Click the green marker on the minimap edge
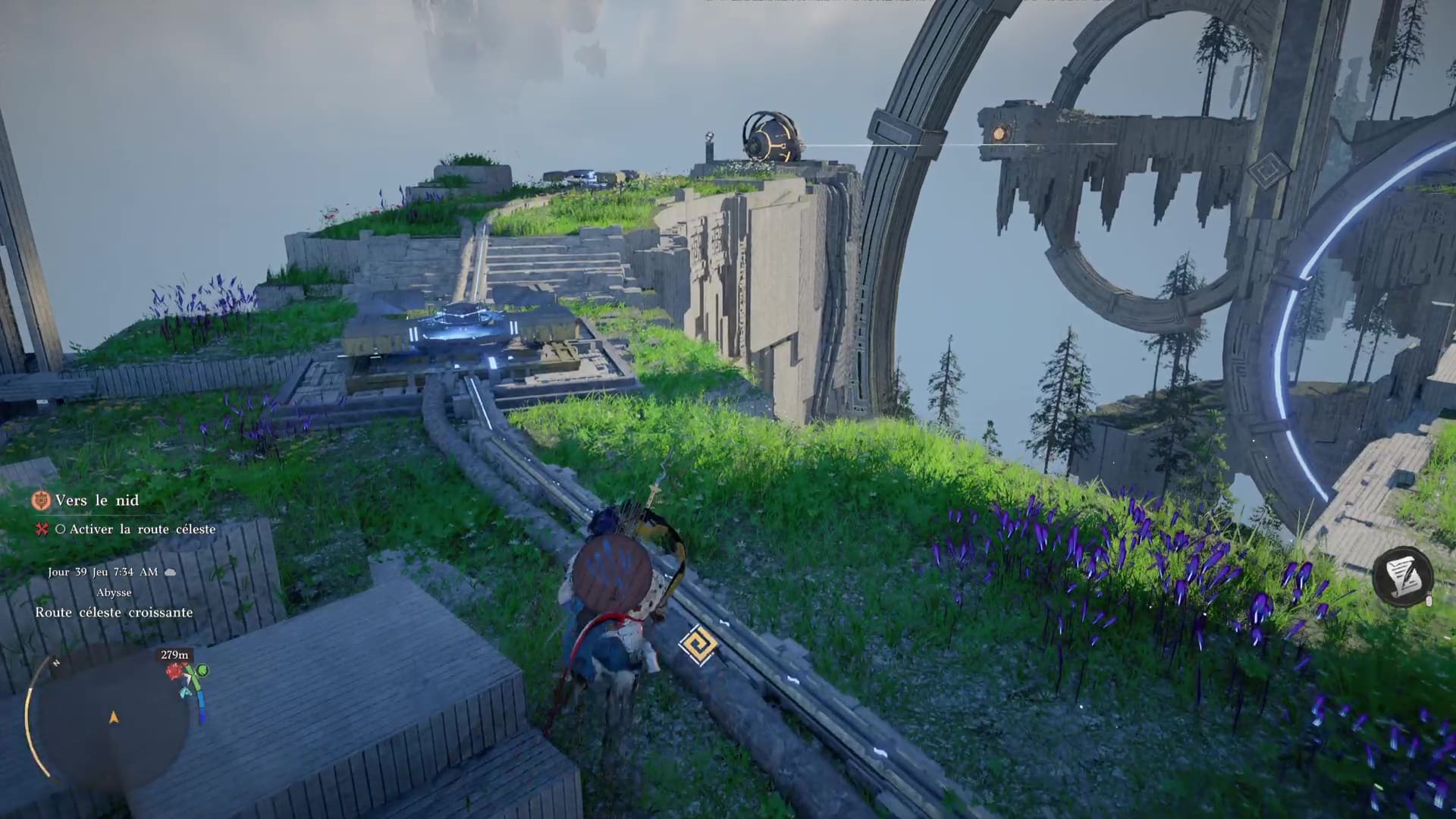The image size is (1456, 819). pyautogui.click(x=201, y=672)
